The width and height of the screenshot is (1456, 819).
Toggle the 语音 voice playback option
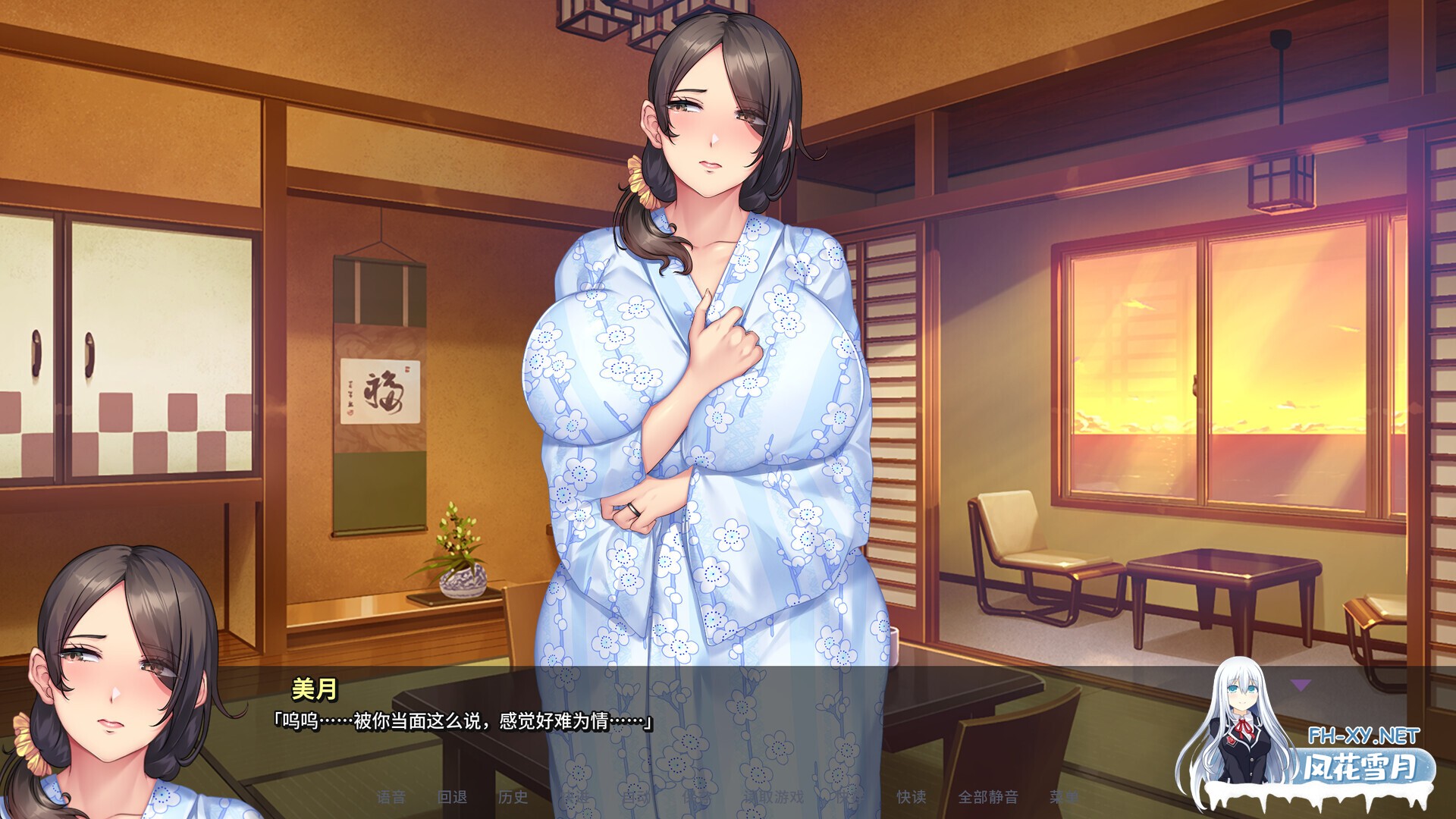[x=391, y=796]
